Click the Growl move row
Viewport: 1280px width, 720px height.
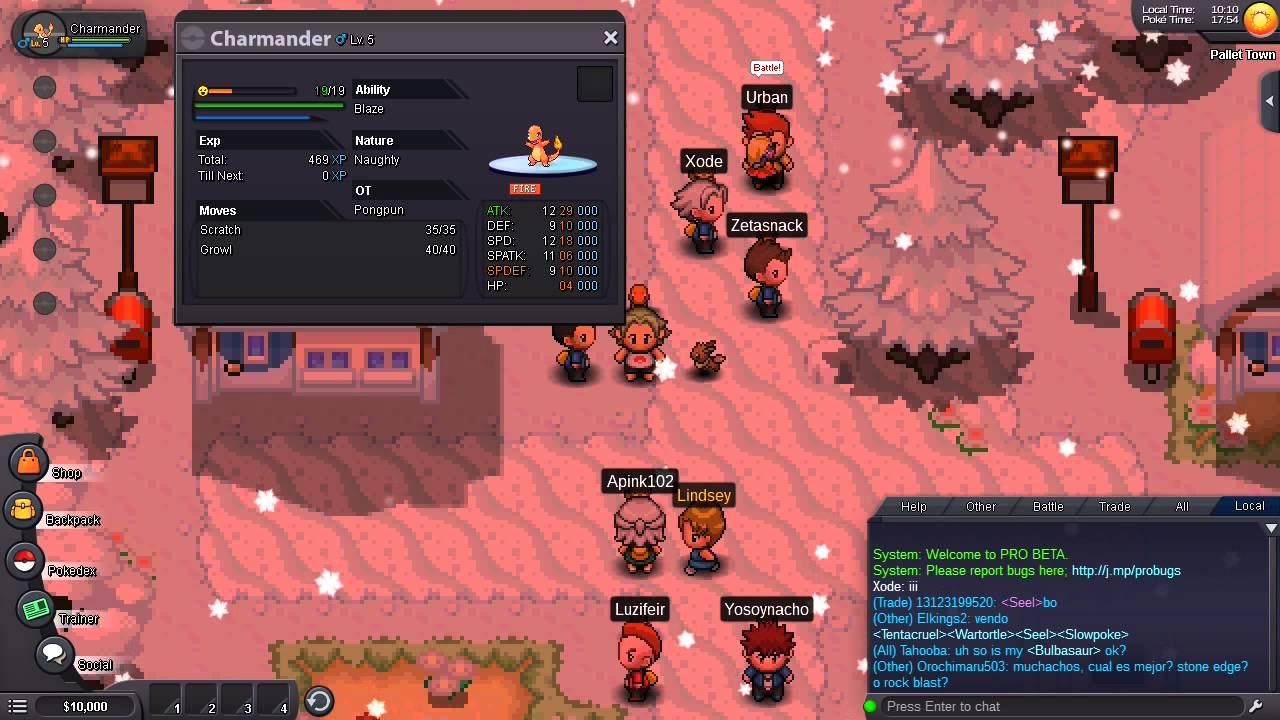[x=327, y=250]
